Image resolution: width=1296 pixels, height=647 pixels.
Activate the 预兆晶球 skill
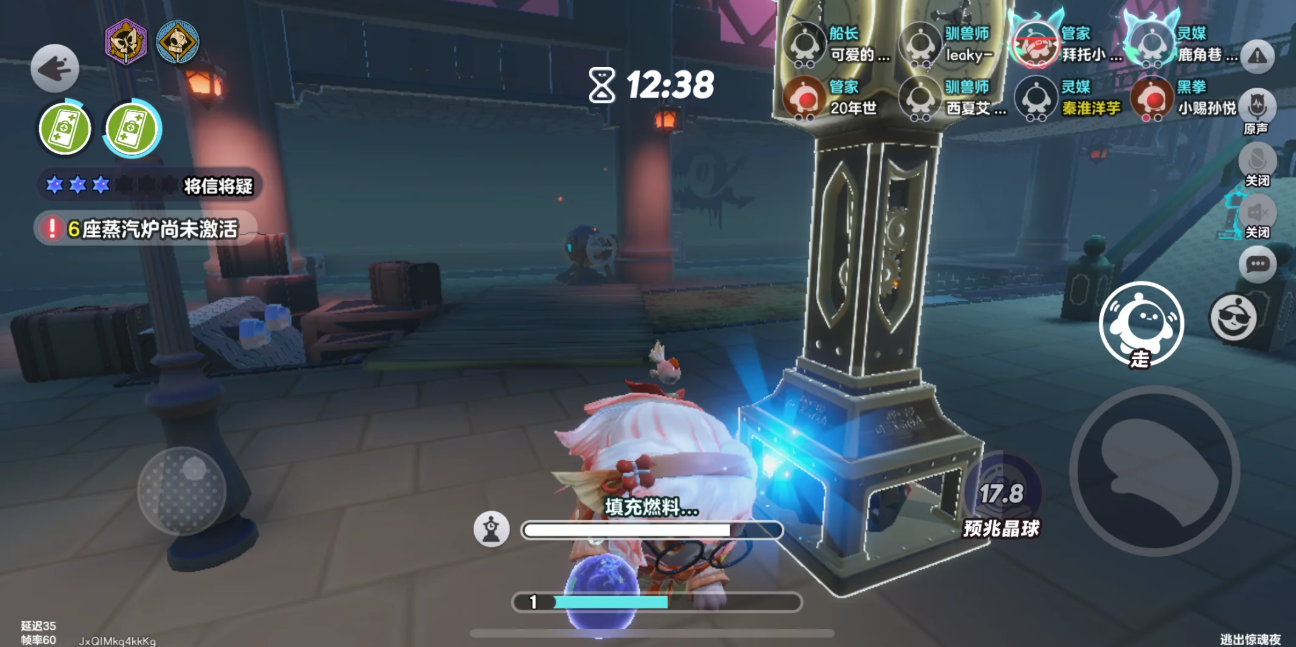1002,496
